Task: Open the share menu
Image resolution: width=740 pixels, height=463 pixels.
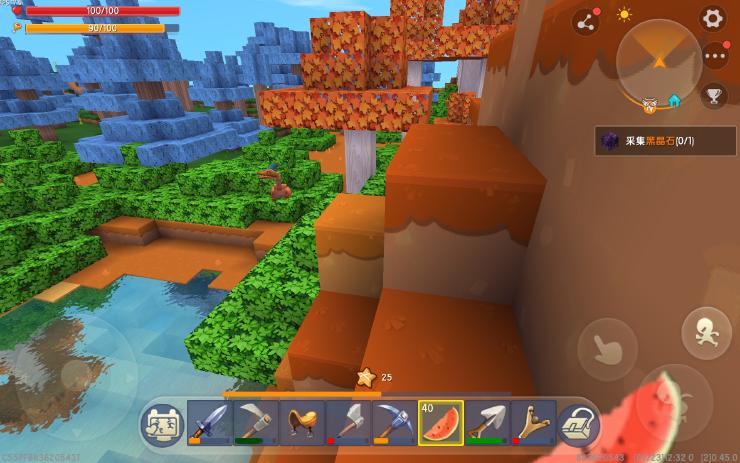Action: 585,20
